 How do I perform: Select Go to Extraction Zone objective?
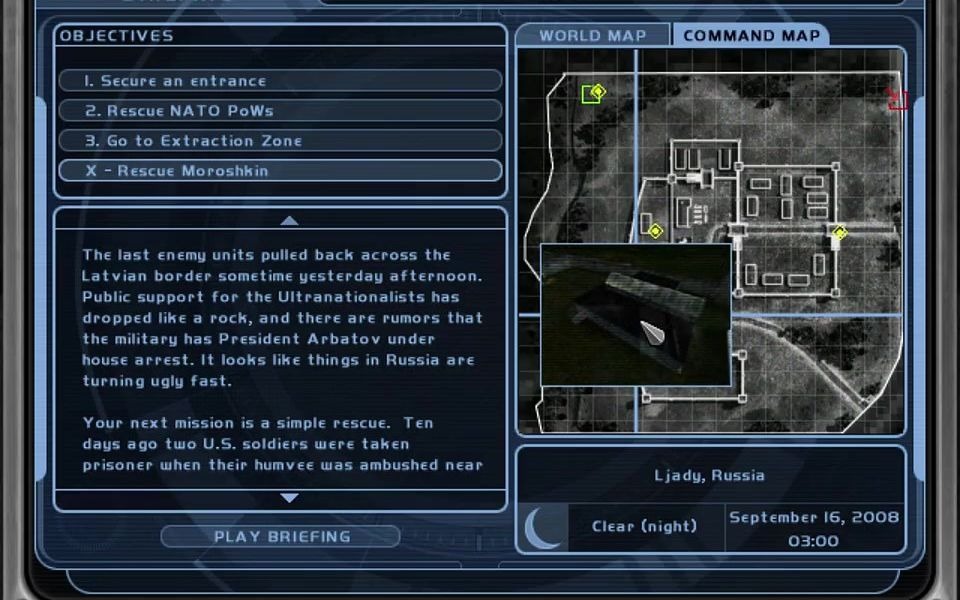280,141
